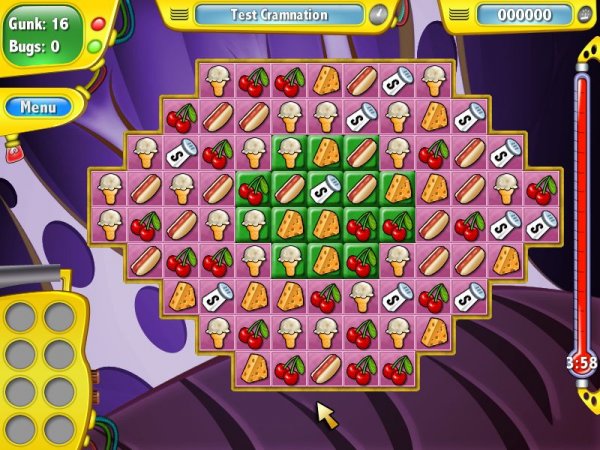
Task: Choose the hot dog tile in the top row
Action: pyautogui.click(x=362, y=80)
